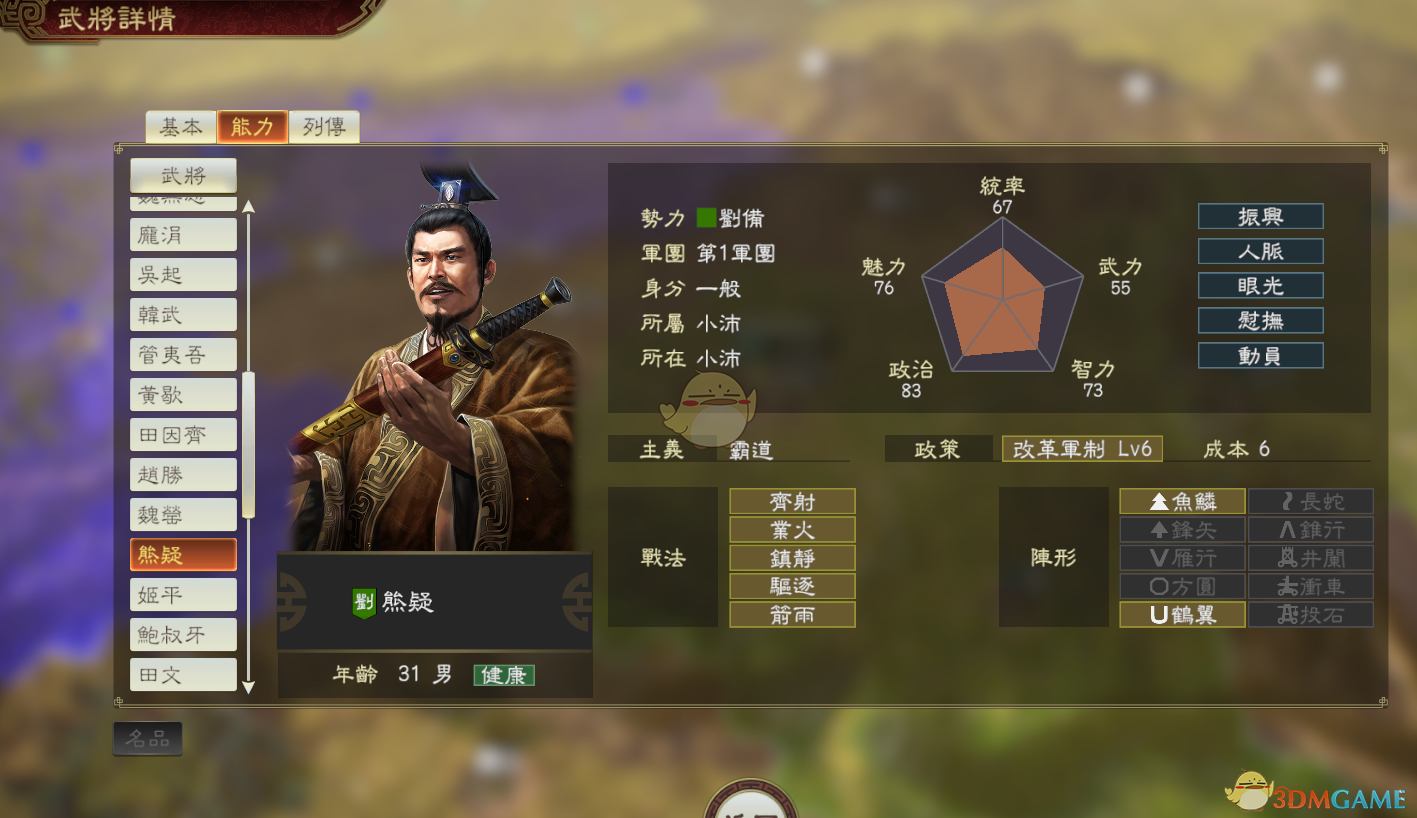Select the 錐行 wedge formation icon
1417x818 pixels.
click(1310, 529)
